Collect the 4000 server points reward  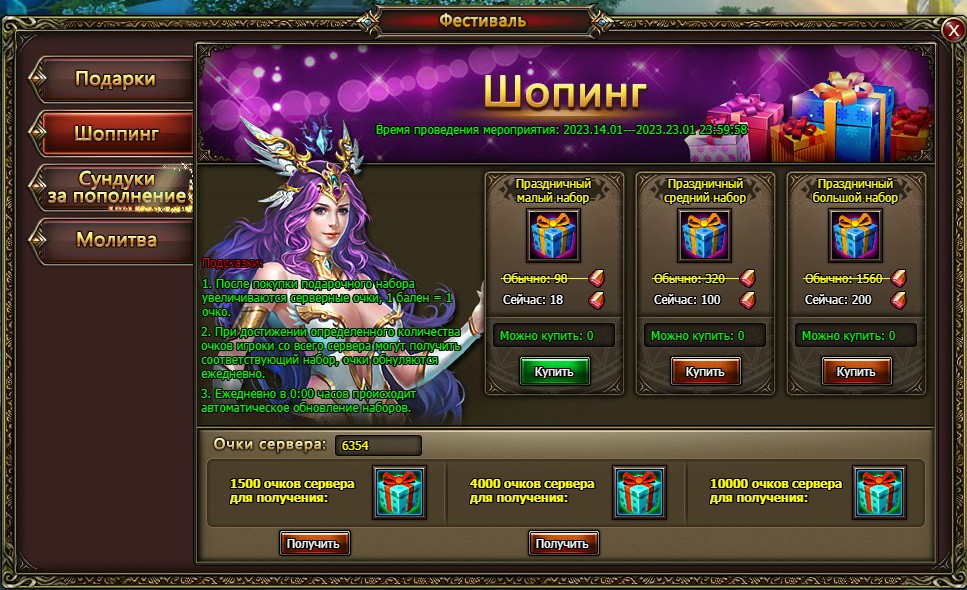tap(564, 543)
